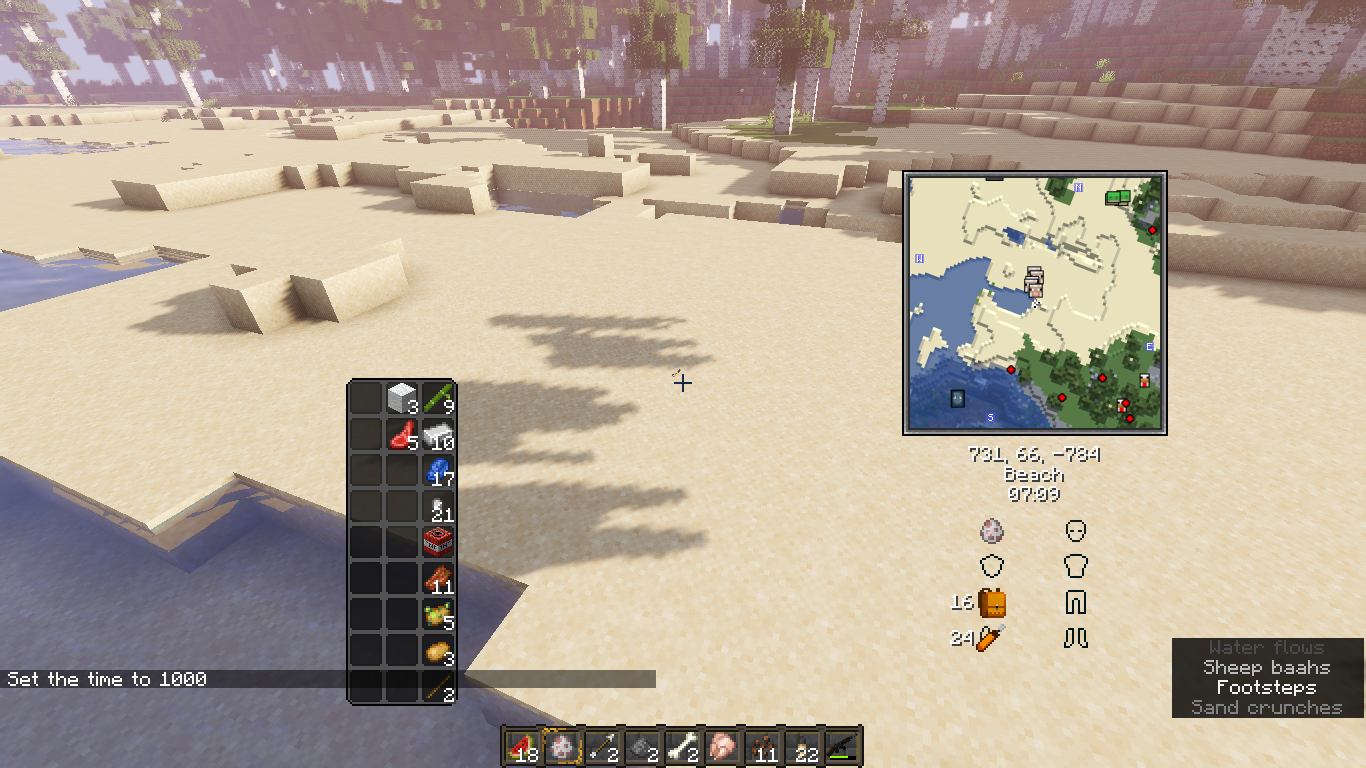Click the boots armor slot outline
This screenshot has height=768, width=1366.
tap(1076, 638)
